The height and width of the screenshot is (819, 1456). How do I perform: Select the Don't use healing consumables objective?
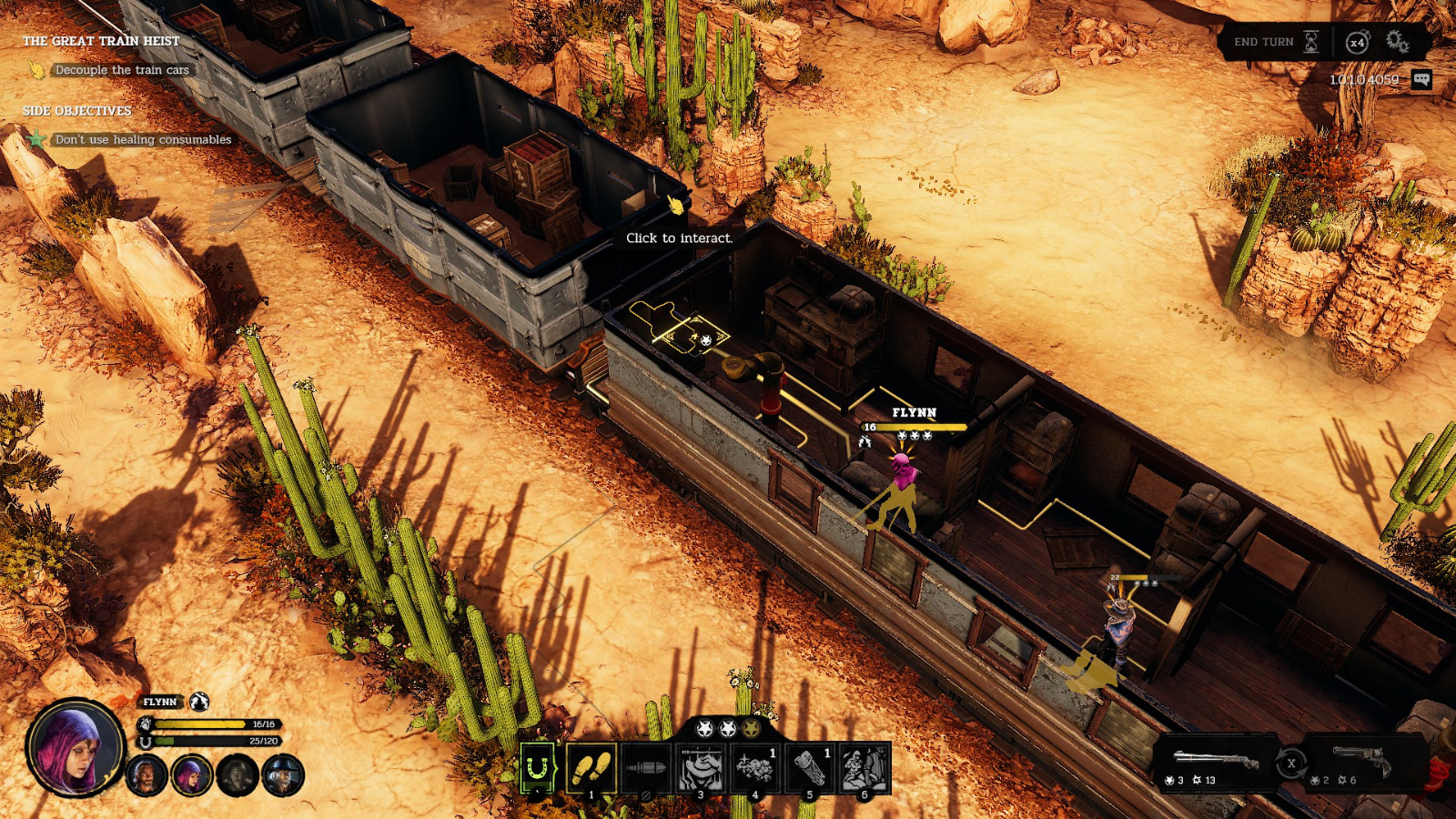coord(144,139)
